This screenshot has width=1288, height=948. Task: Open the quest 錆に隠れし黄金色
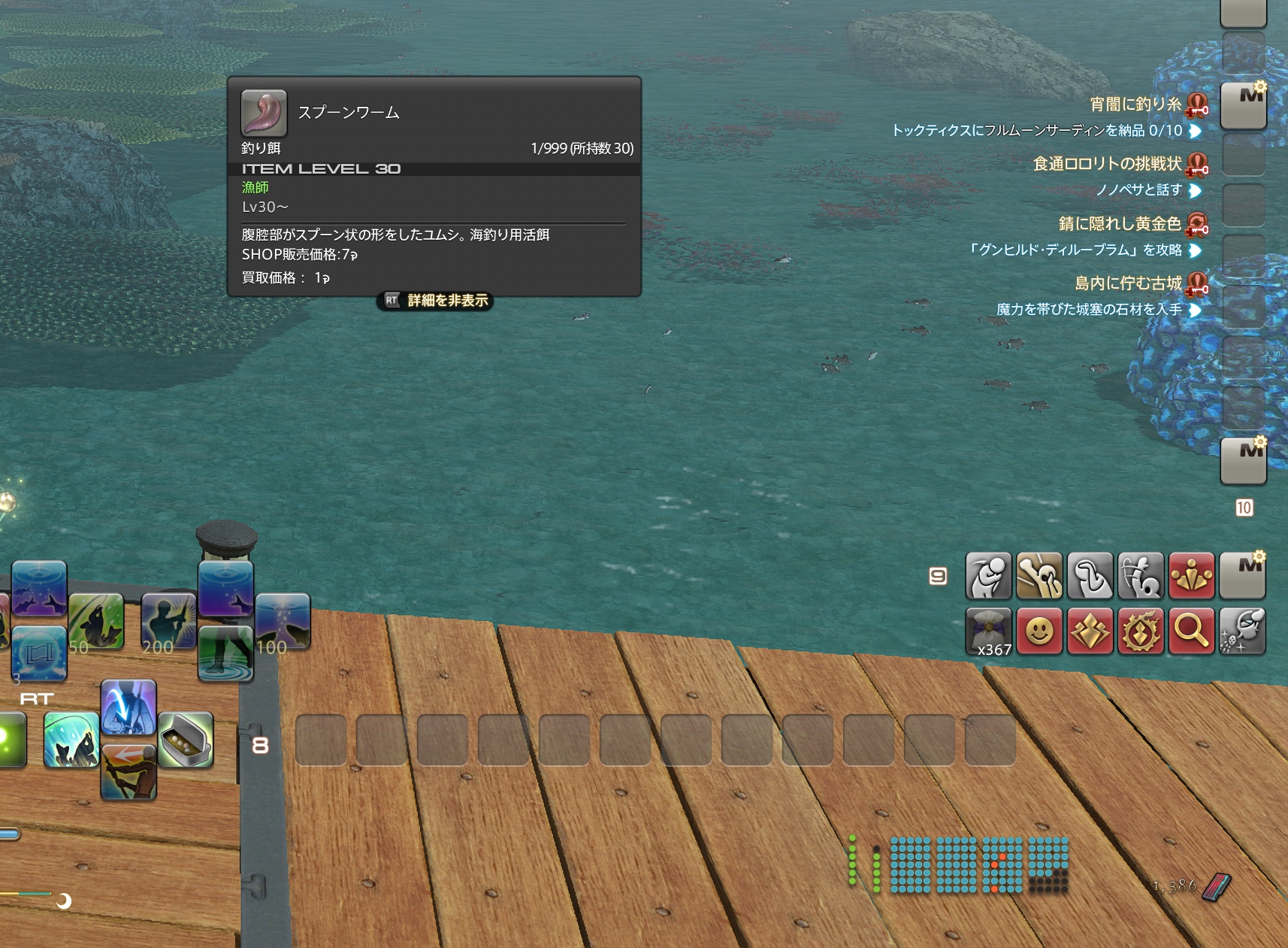(1120, 223)
